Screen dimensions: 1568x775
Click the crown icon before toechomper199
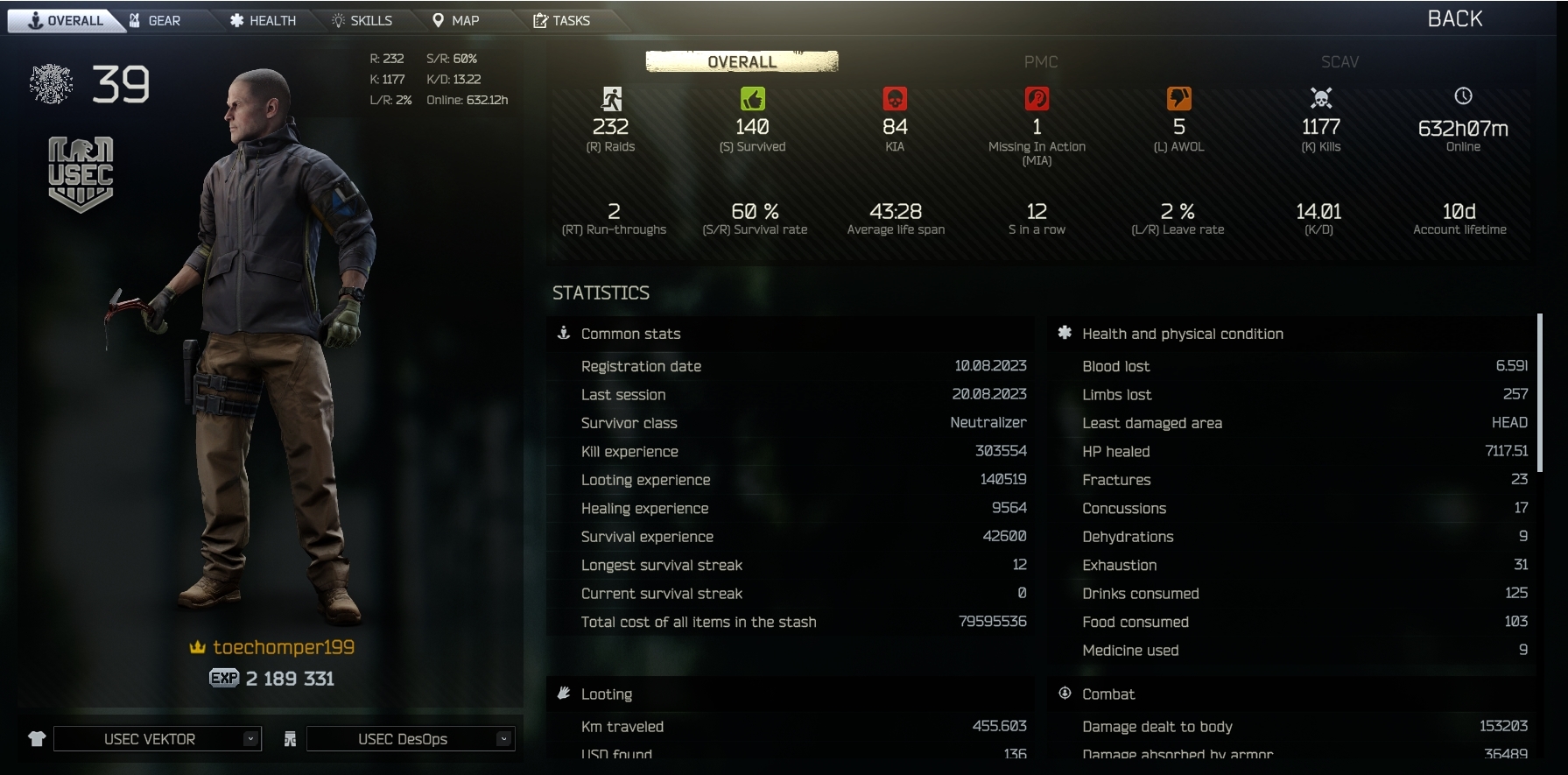197,647
